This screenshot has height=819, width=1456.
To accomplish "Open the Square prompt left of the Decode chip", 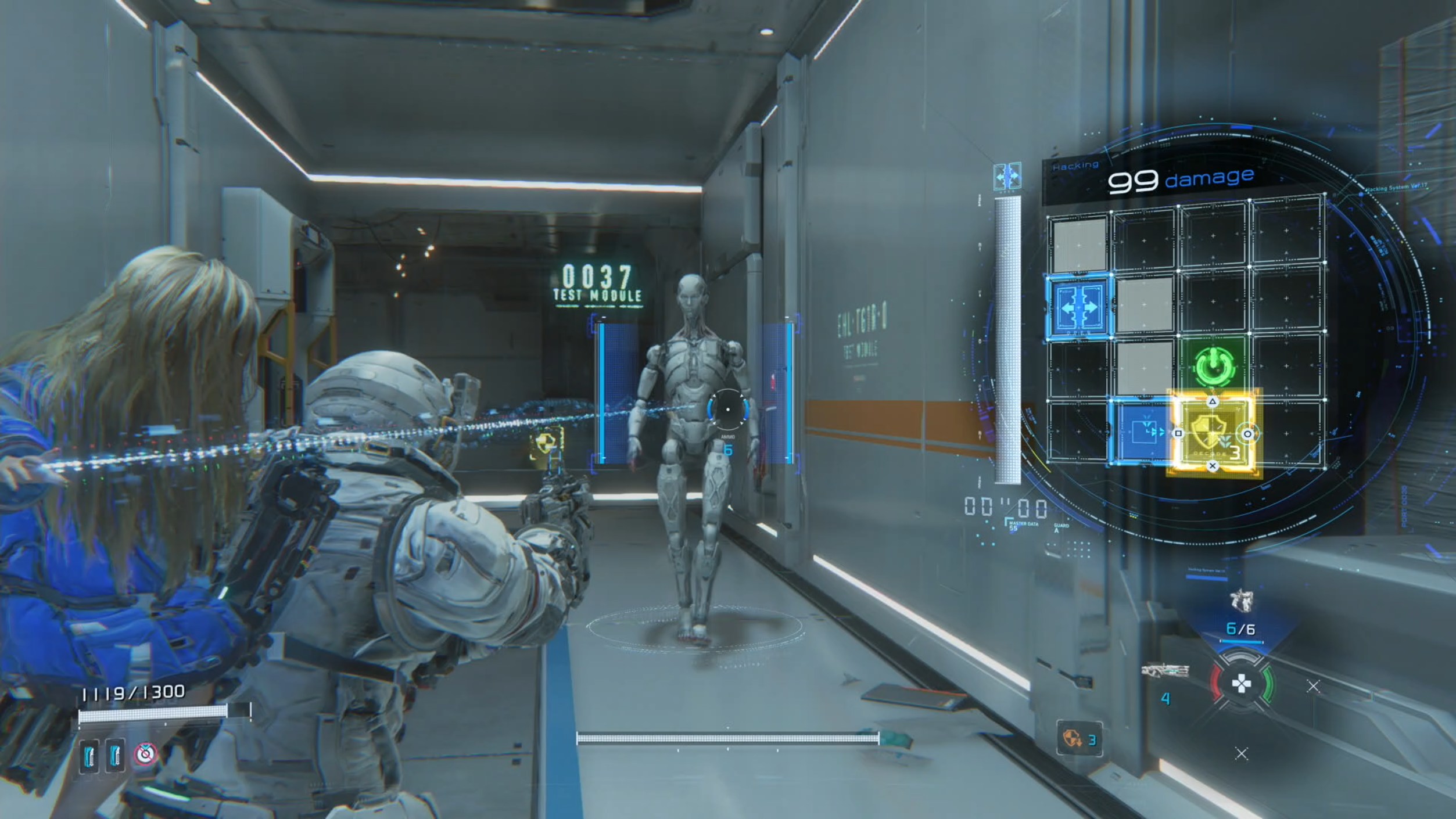I will click(x=1178, y=432).
